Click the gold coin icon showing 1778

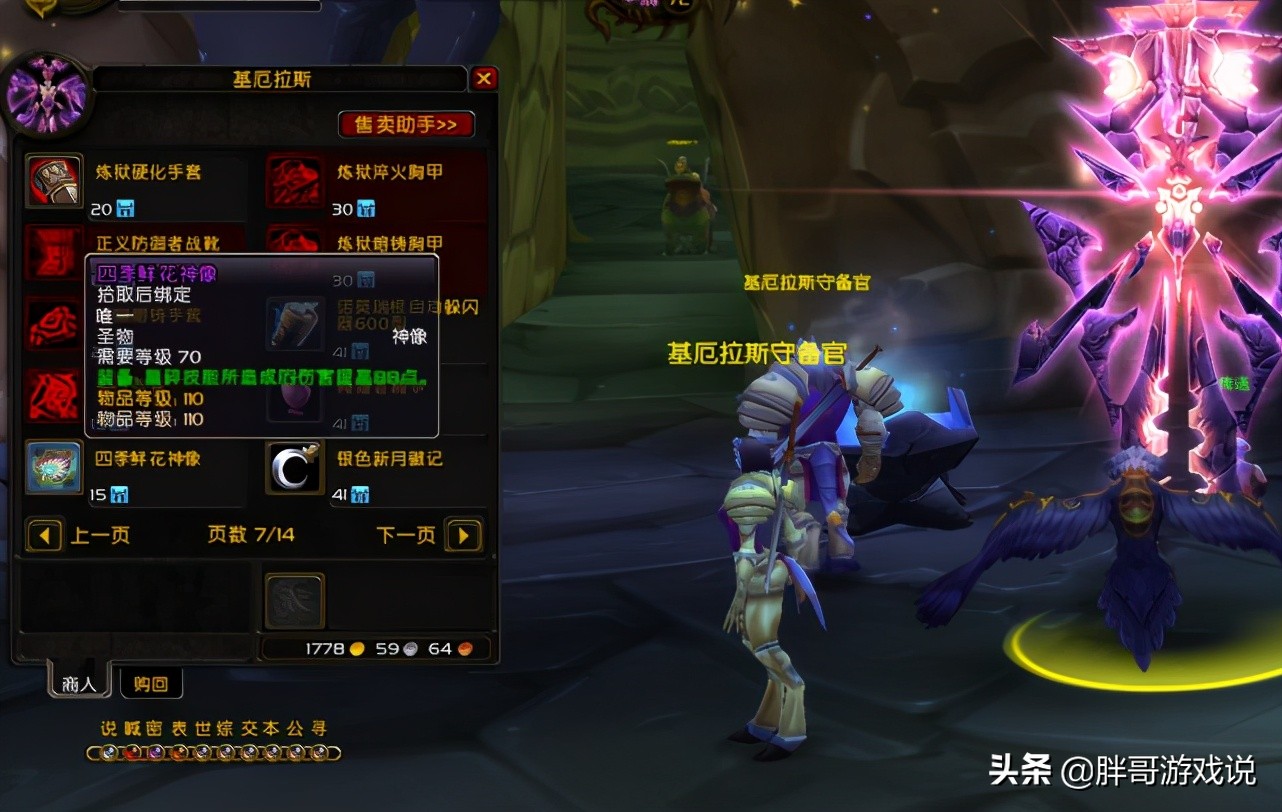click(x=355, y=648)
